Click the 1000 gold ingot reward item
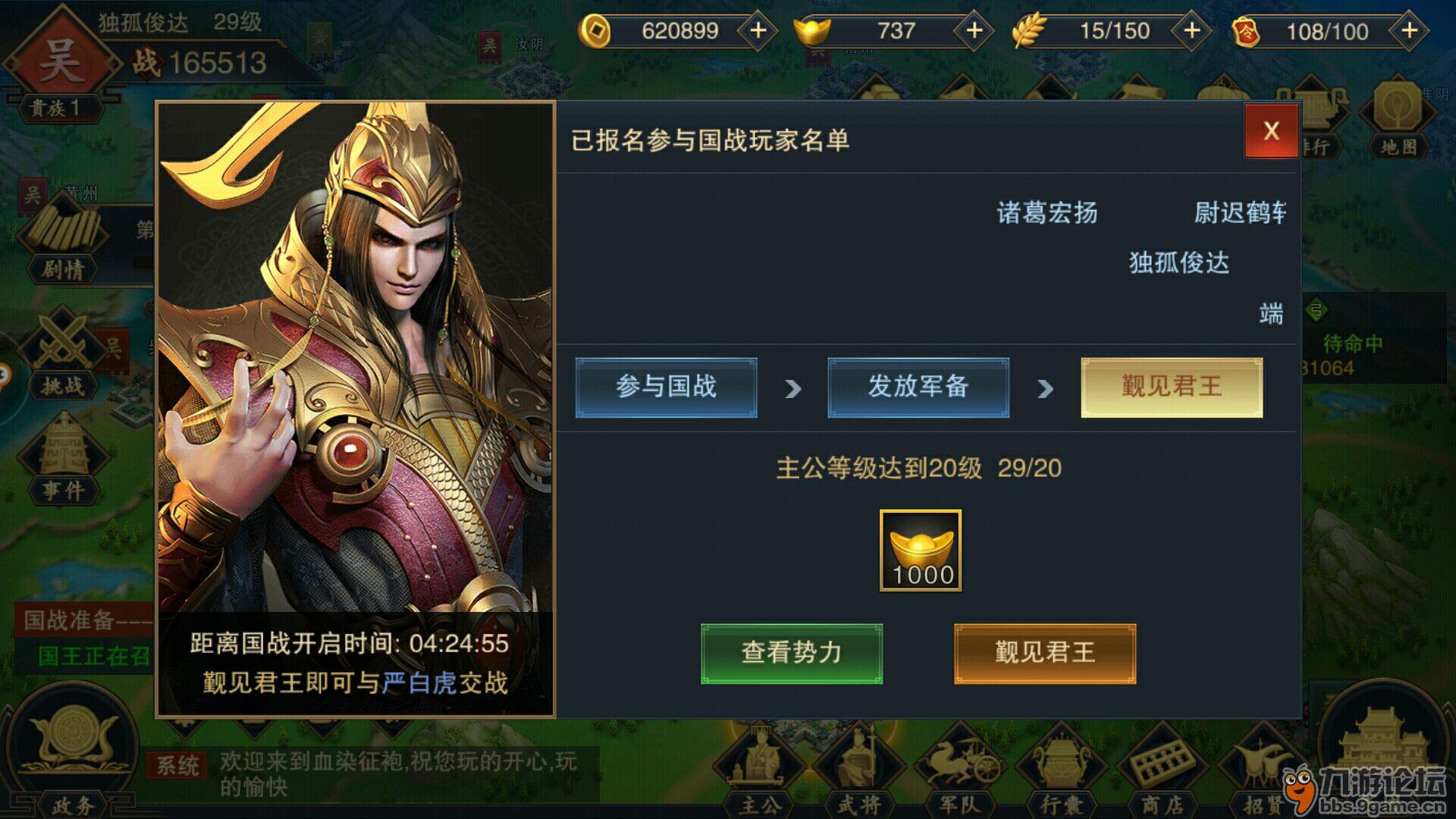Image resolution: width=1456 pixels, height=819 pixels. tap(920, 550)
